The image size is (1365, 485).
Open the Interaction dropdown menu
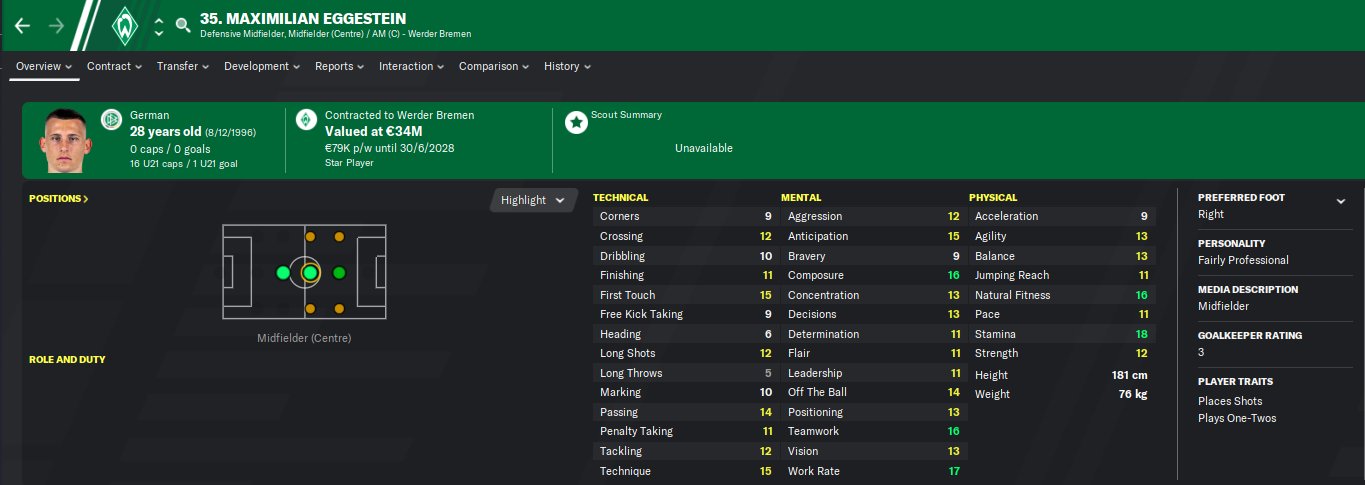[x=412, y=66]
